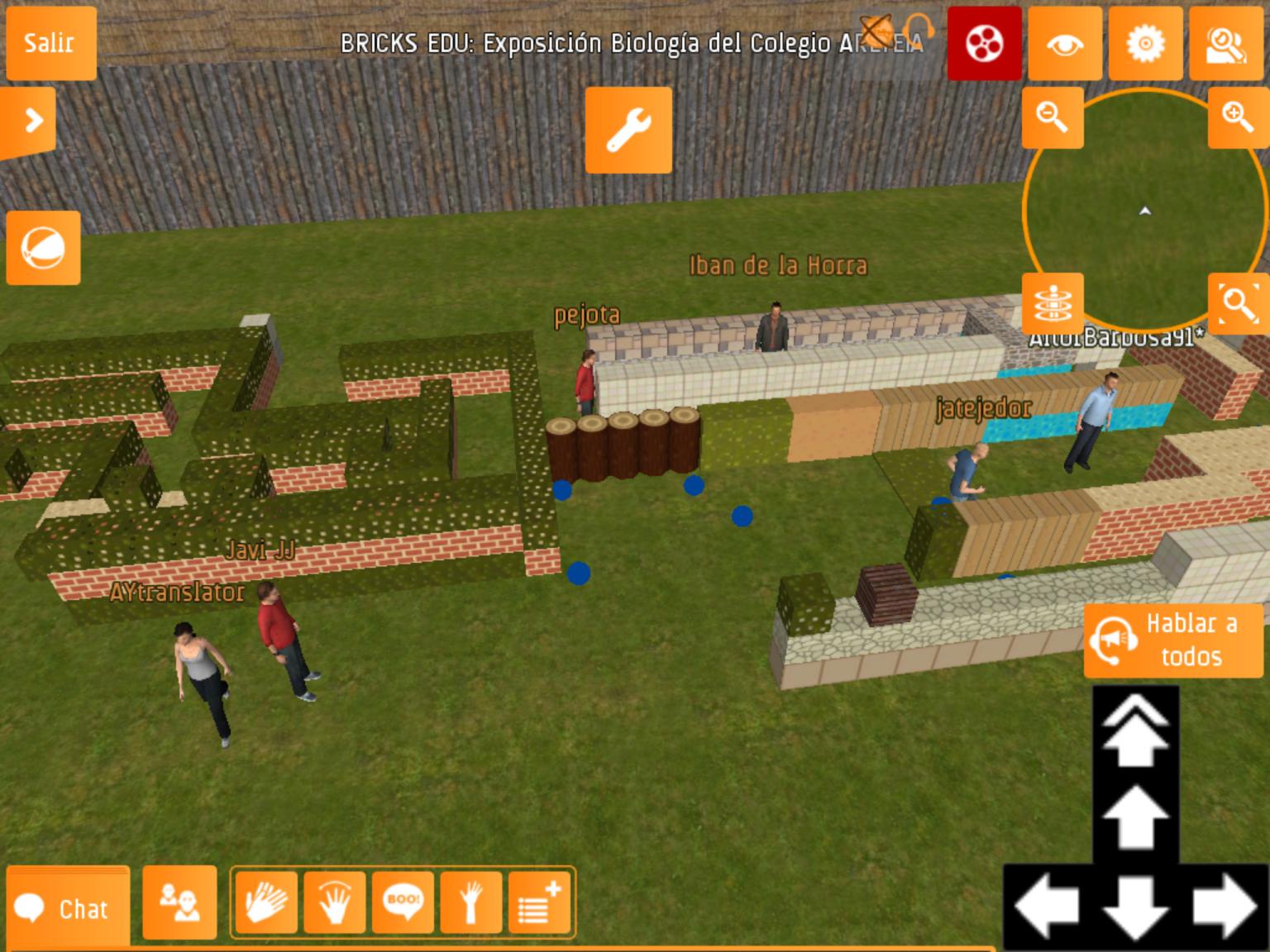Open the wrench build tools
Screen dimensions: 1270x952
628,131
